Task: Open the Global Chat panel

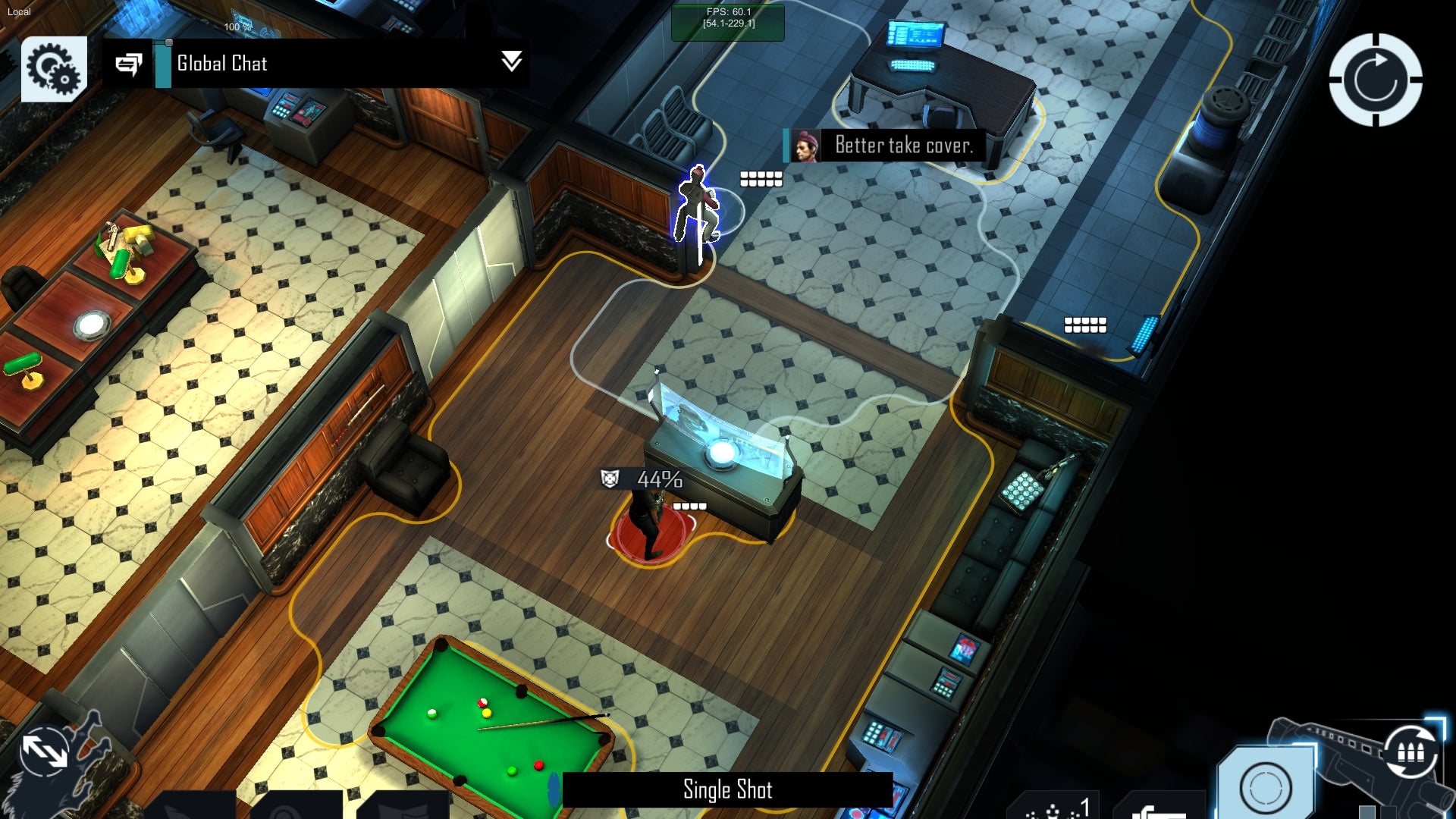Action: (221, 64)
